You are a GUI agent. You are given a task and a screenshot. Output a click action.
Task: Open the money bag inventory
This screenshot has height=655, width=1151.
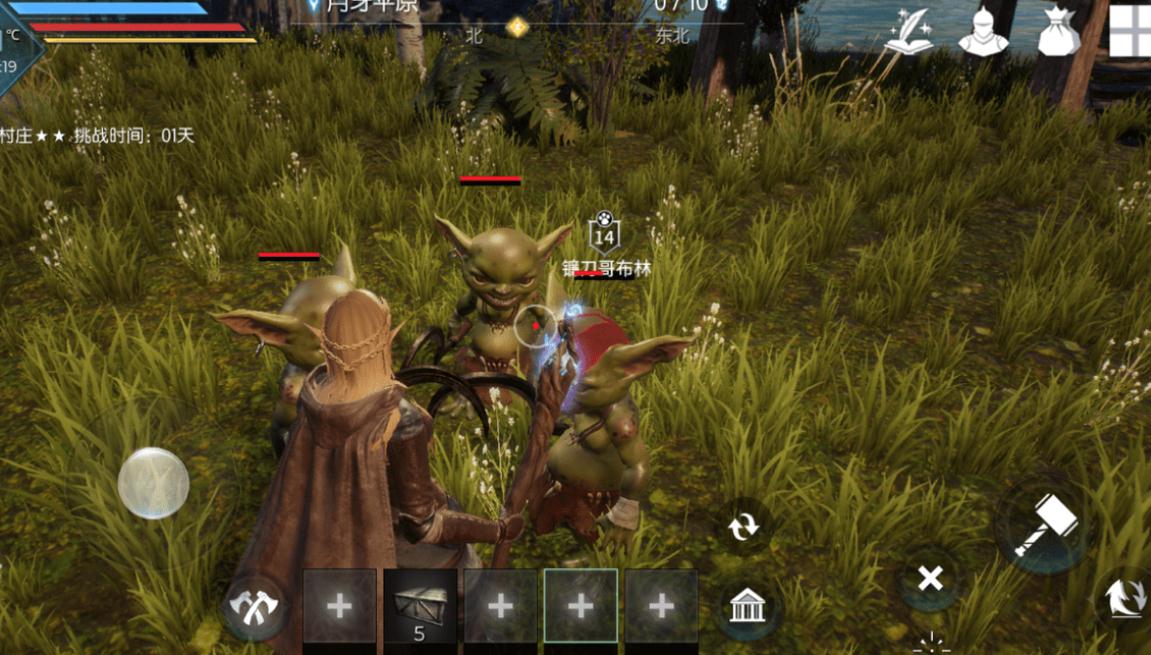pos(1058,33)
